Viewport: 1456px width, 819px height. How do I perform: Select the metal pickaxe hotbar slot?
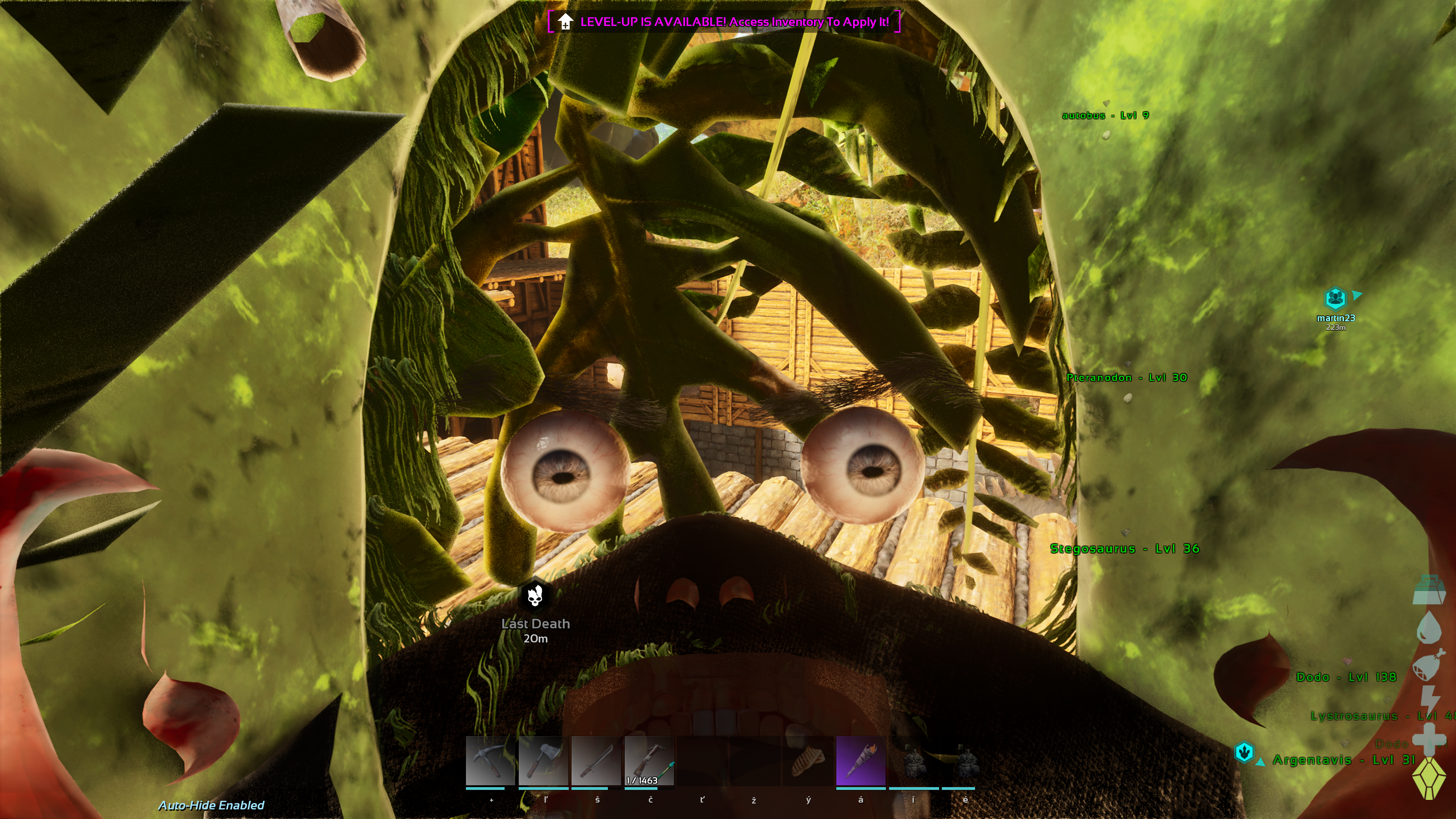(x=490, y=761)
